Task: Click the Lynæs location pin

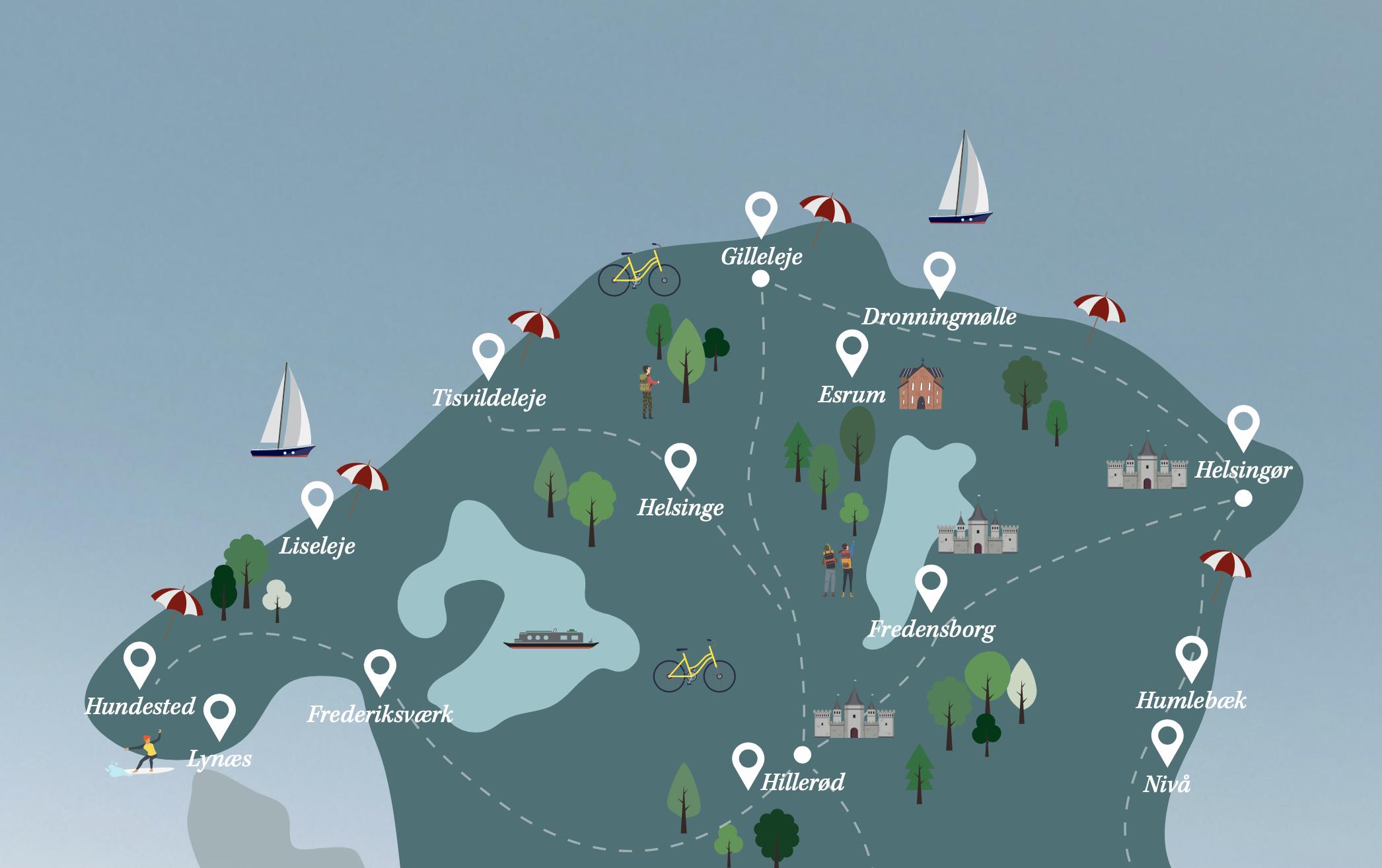Action: point(219,712)
